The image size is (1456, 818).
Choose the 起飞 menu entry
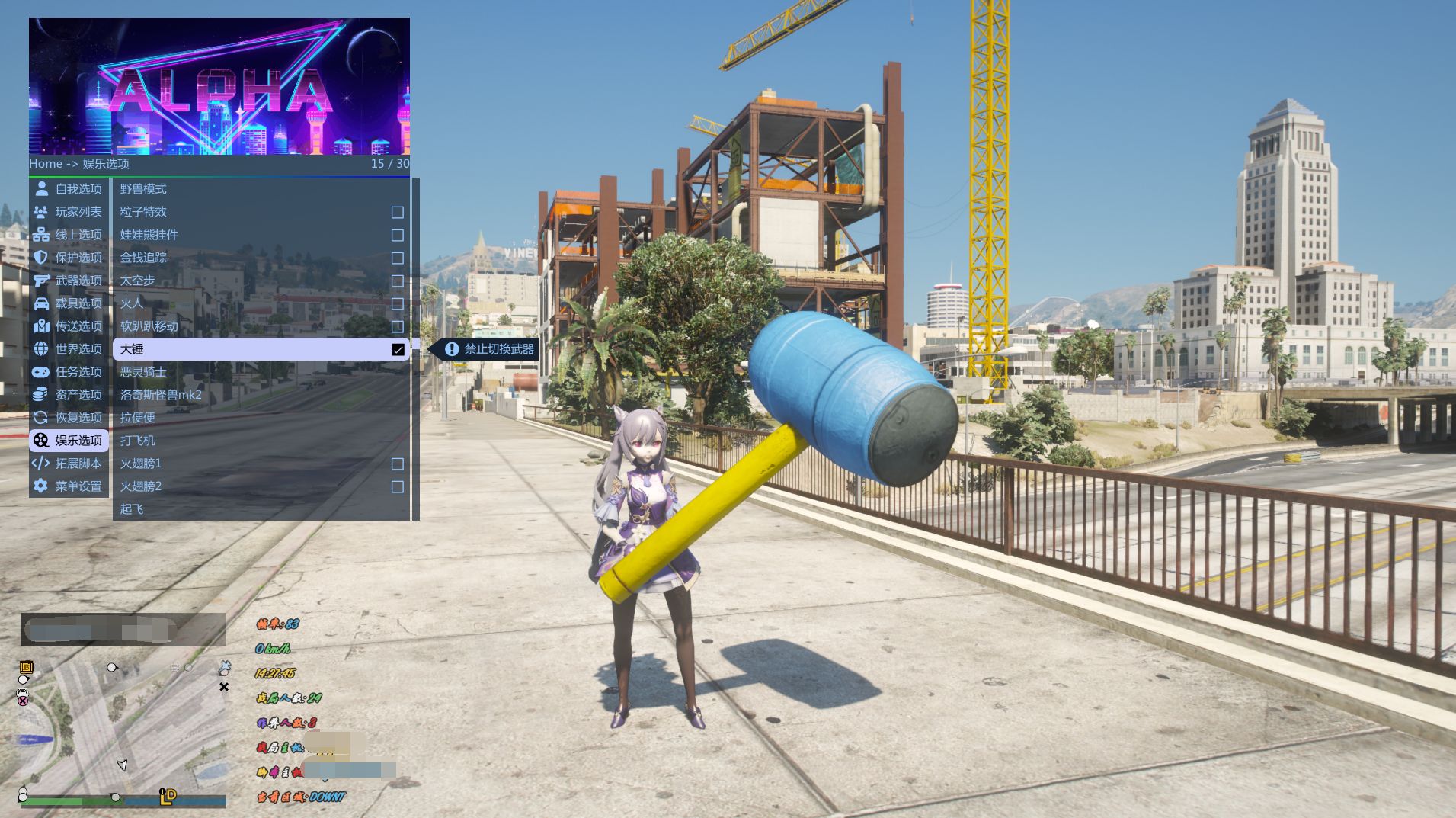click(x=132, y=509)
